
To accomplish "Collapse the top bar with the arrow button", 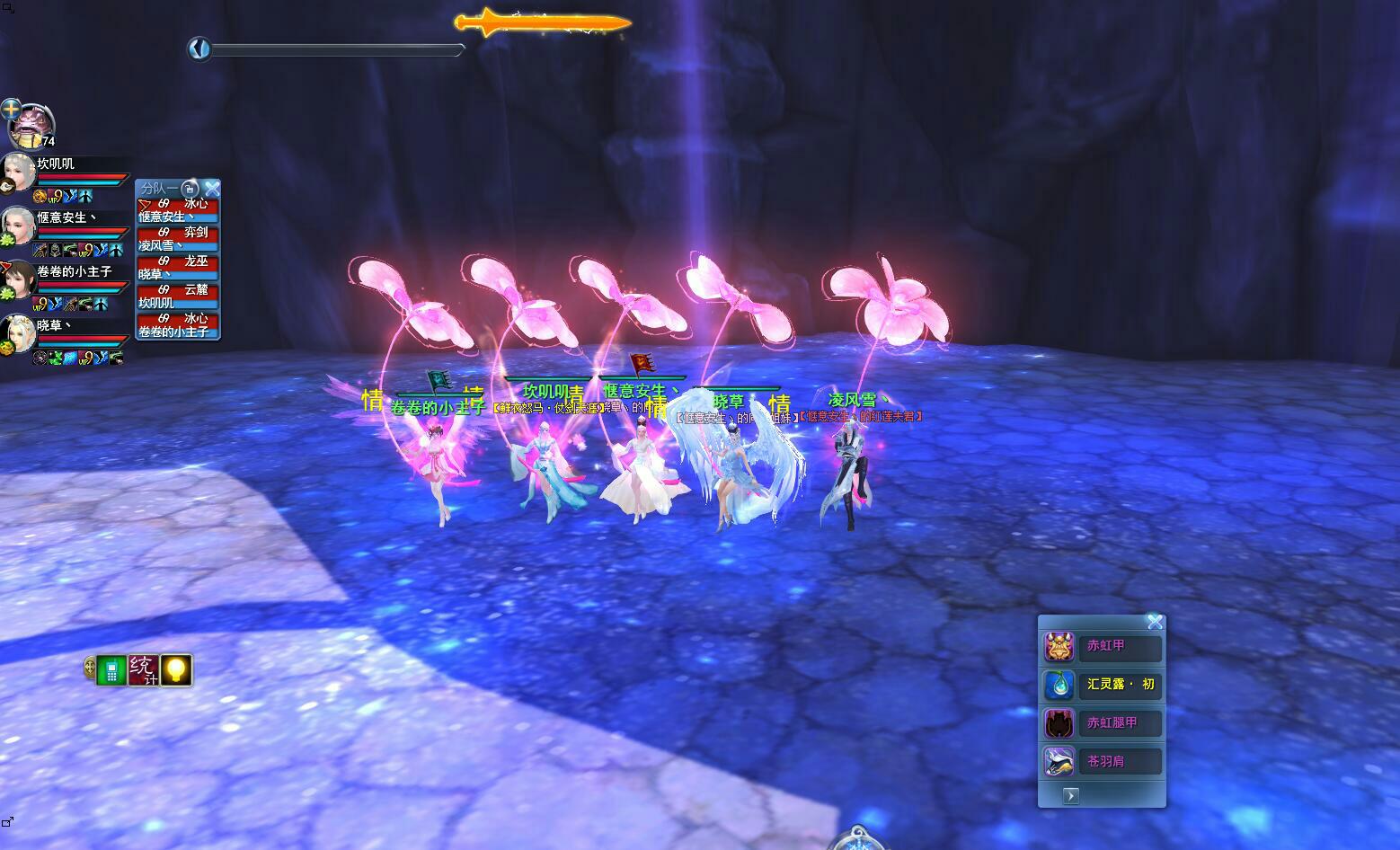I will pyautogui.click(x=199, y=49).
